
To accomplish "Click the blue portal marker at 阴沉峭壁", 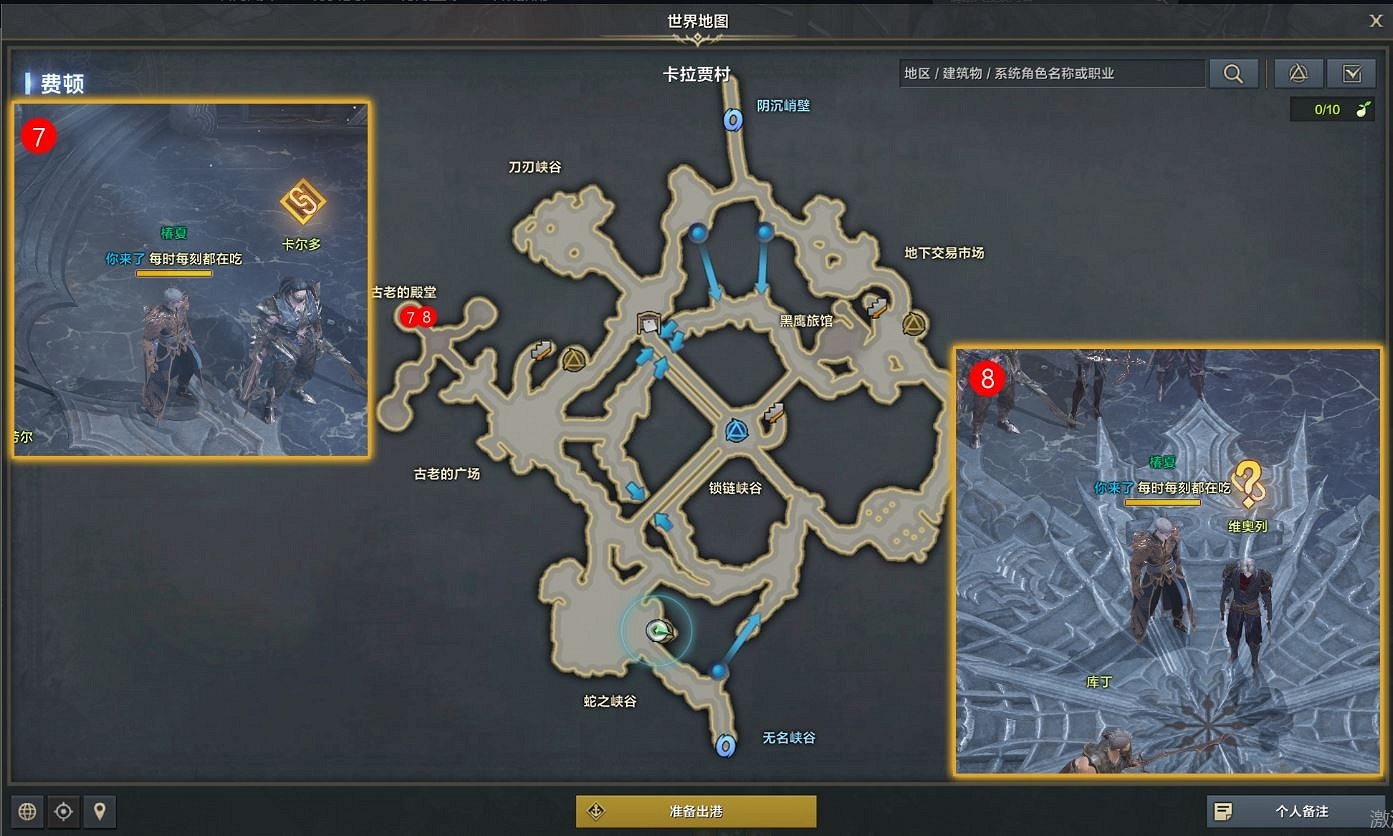I will 733,119.
